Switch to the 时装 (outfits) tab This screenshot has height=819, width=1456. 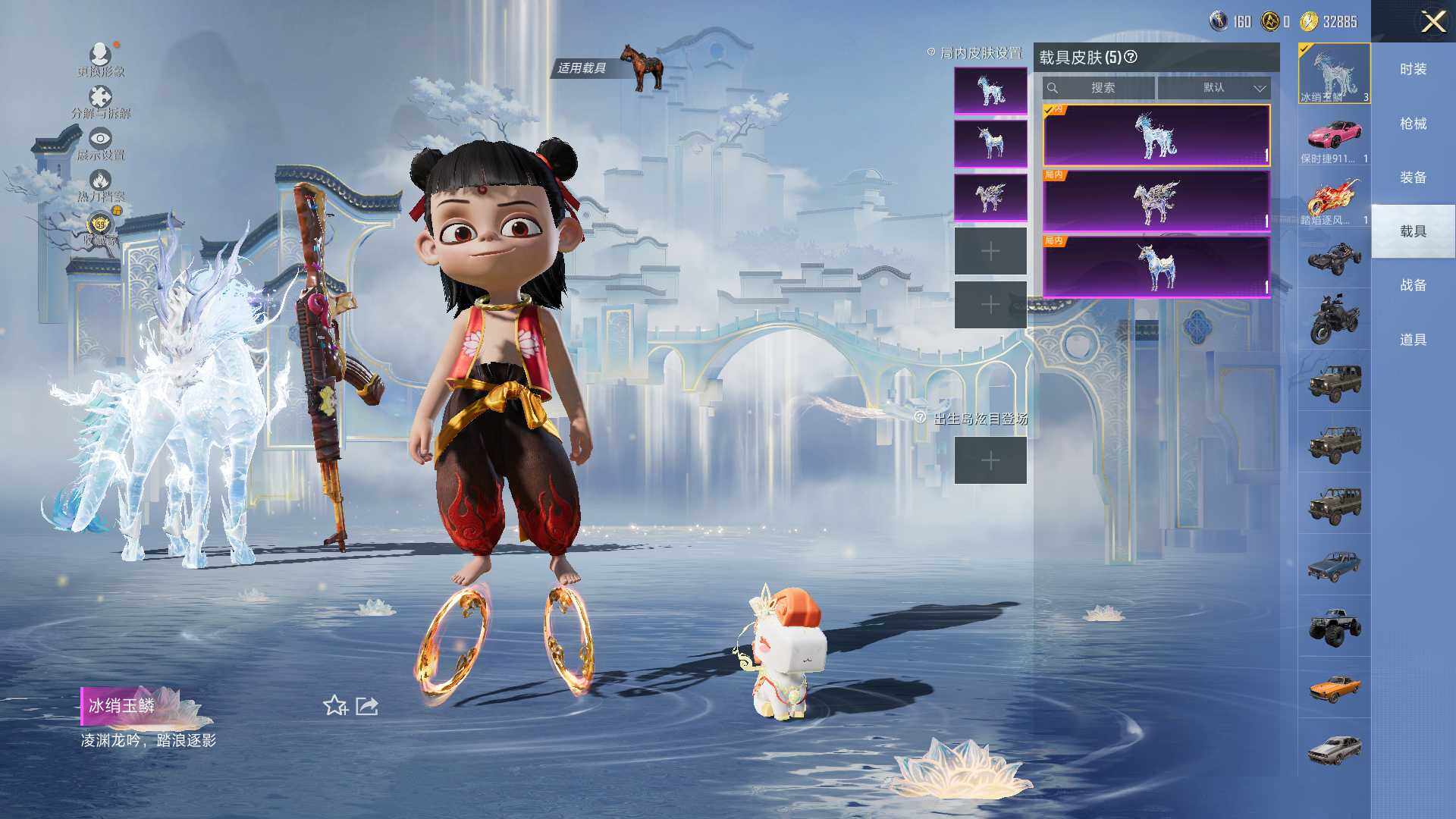[x=1413, y=69]
